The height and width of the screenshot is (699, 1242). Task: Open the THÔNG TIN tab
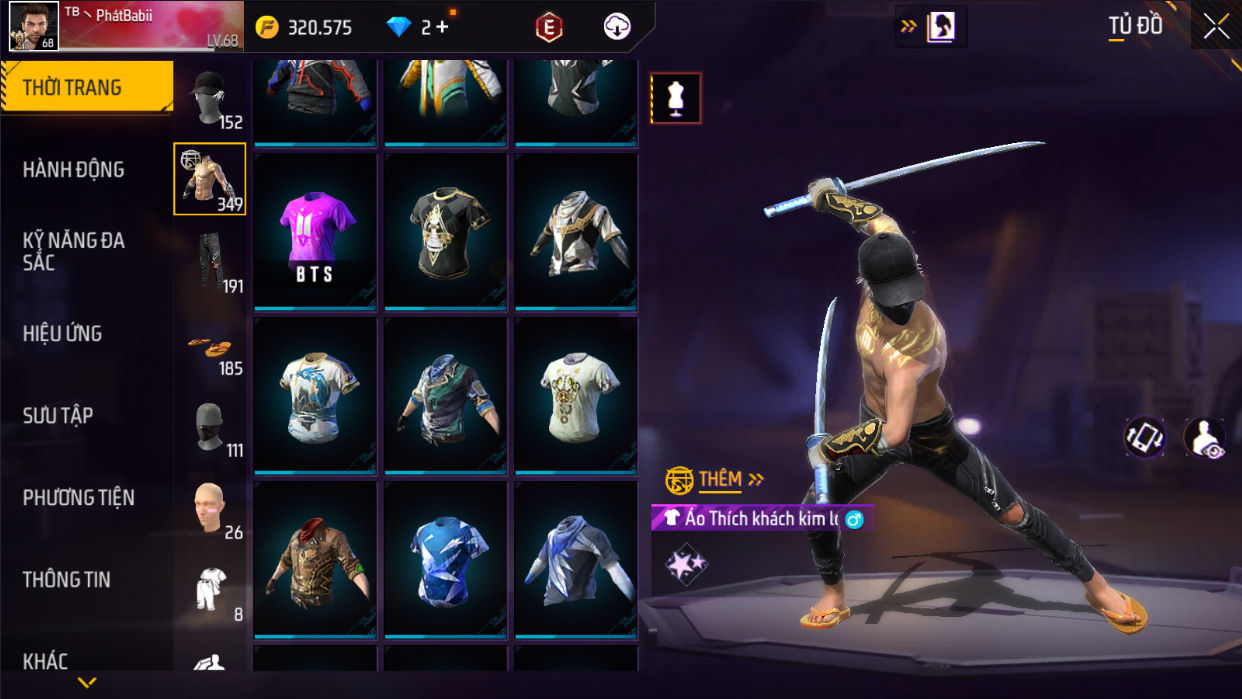tap(66, 580)
